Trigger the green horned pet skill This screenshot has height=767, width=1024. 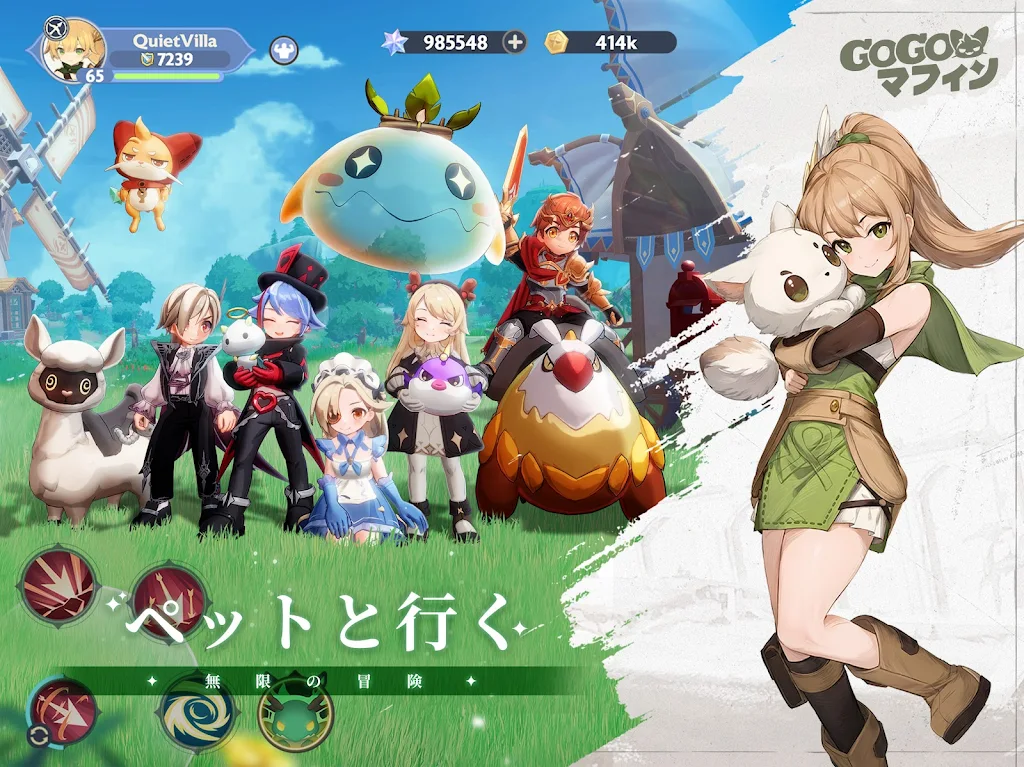295,711
